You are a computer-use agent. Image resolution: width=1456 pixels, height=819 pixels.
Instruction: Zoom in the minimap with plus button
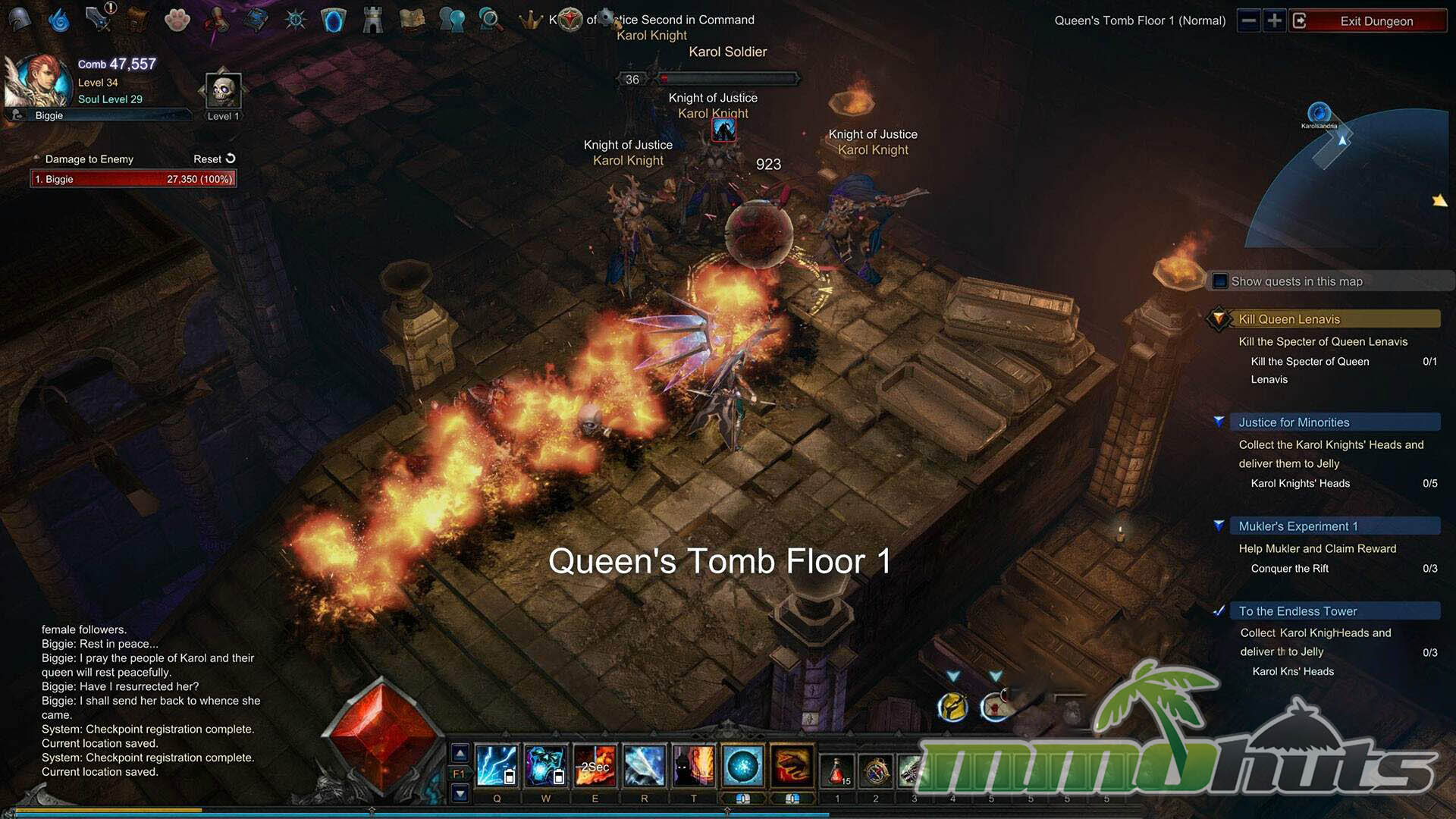1275,20
